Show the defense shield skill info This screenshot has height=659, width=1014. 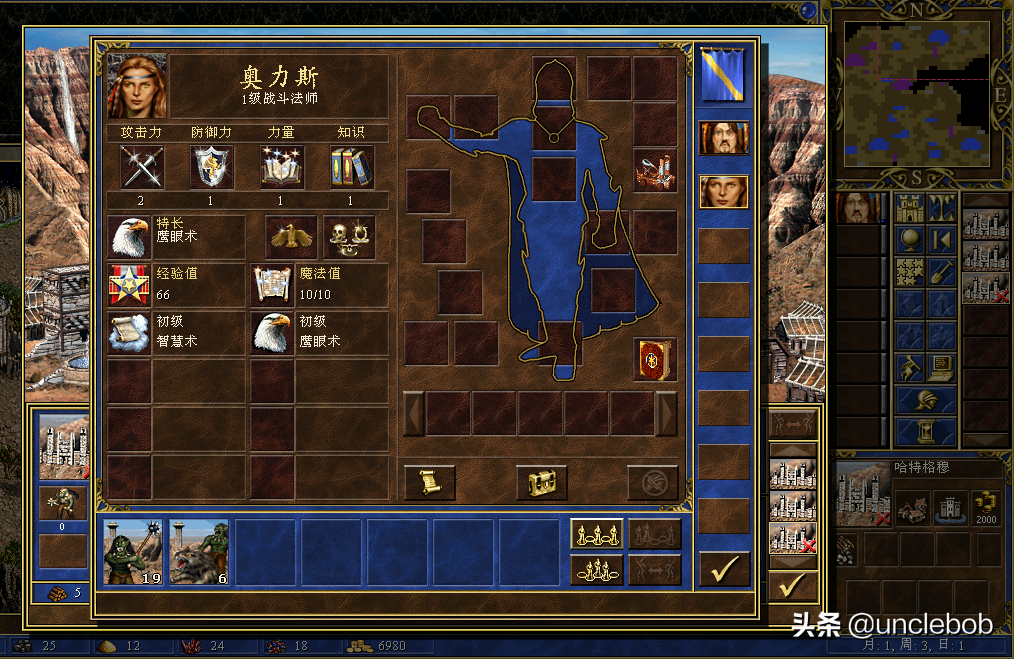point(212,167)
